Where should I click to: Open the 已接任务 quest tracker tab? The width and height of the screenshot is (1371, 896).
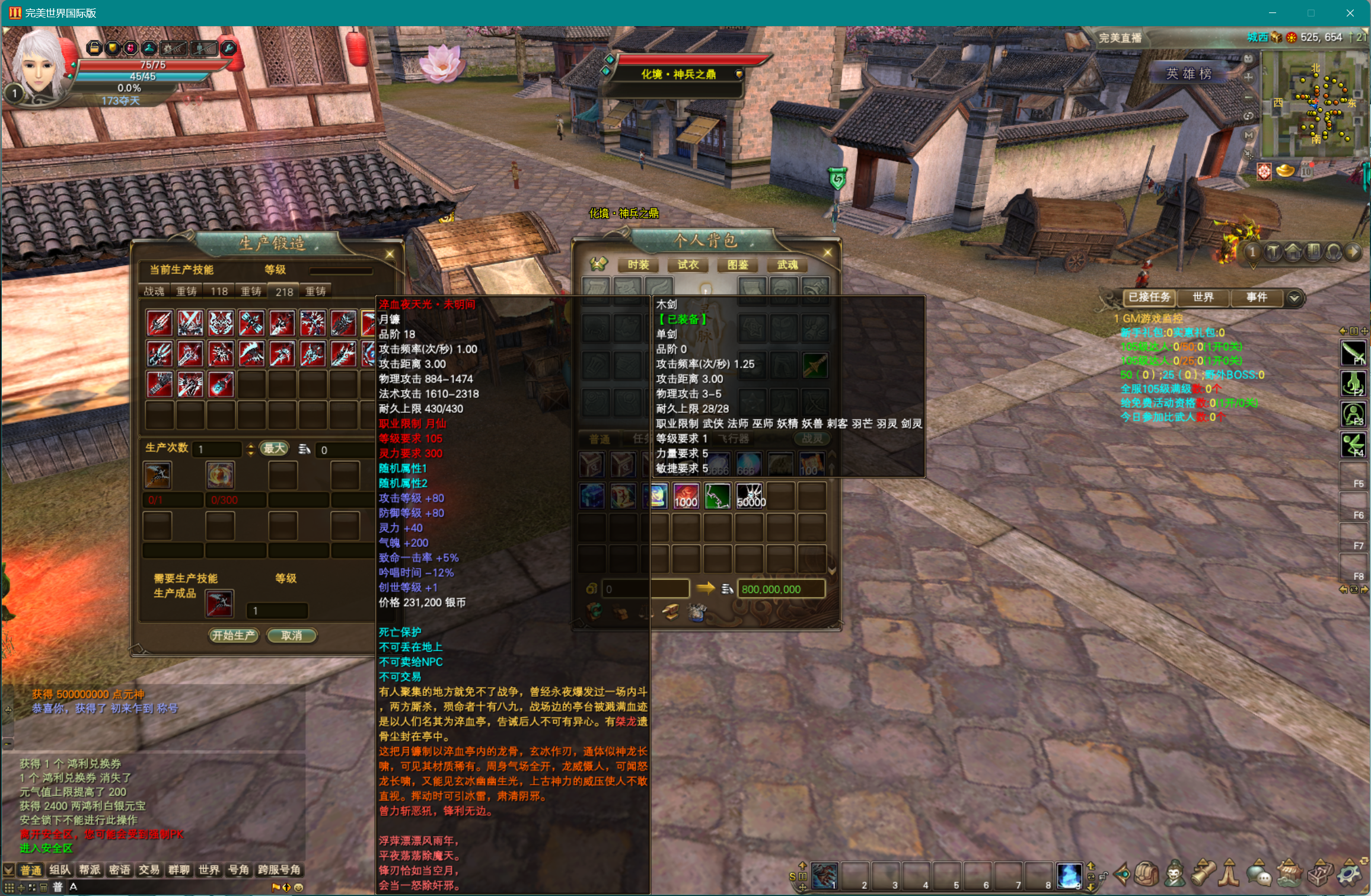[1149, 297]
